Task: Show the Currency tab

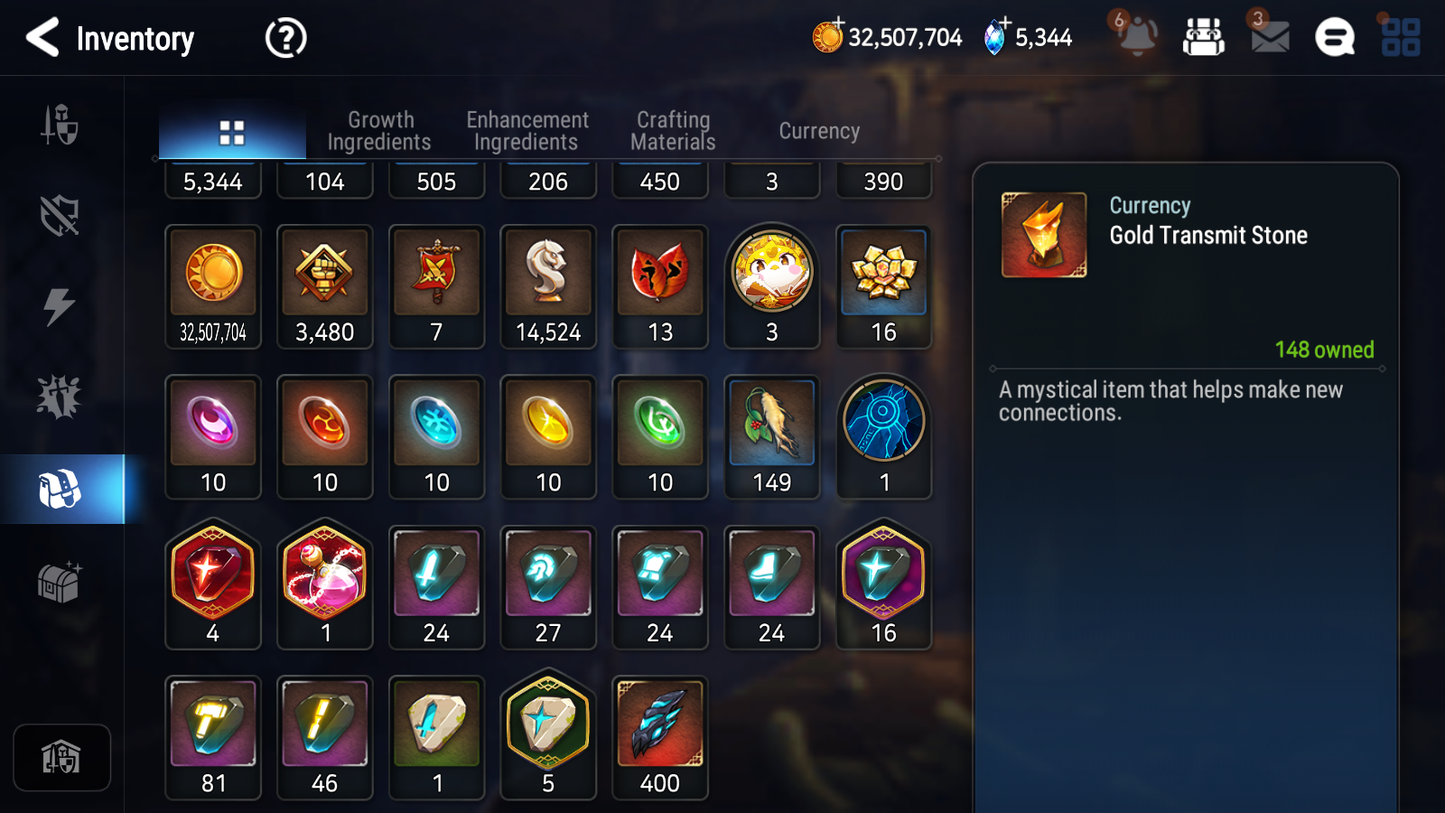Action: 819,131
